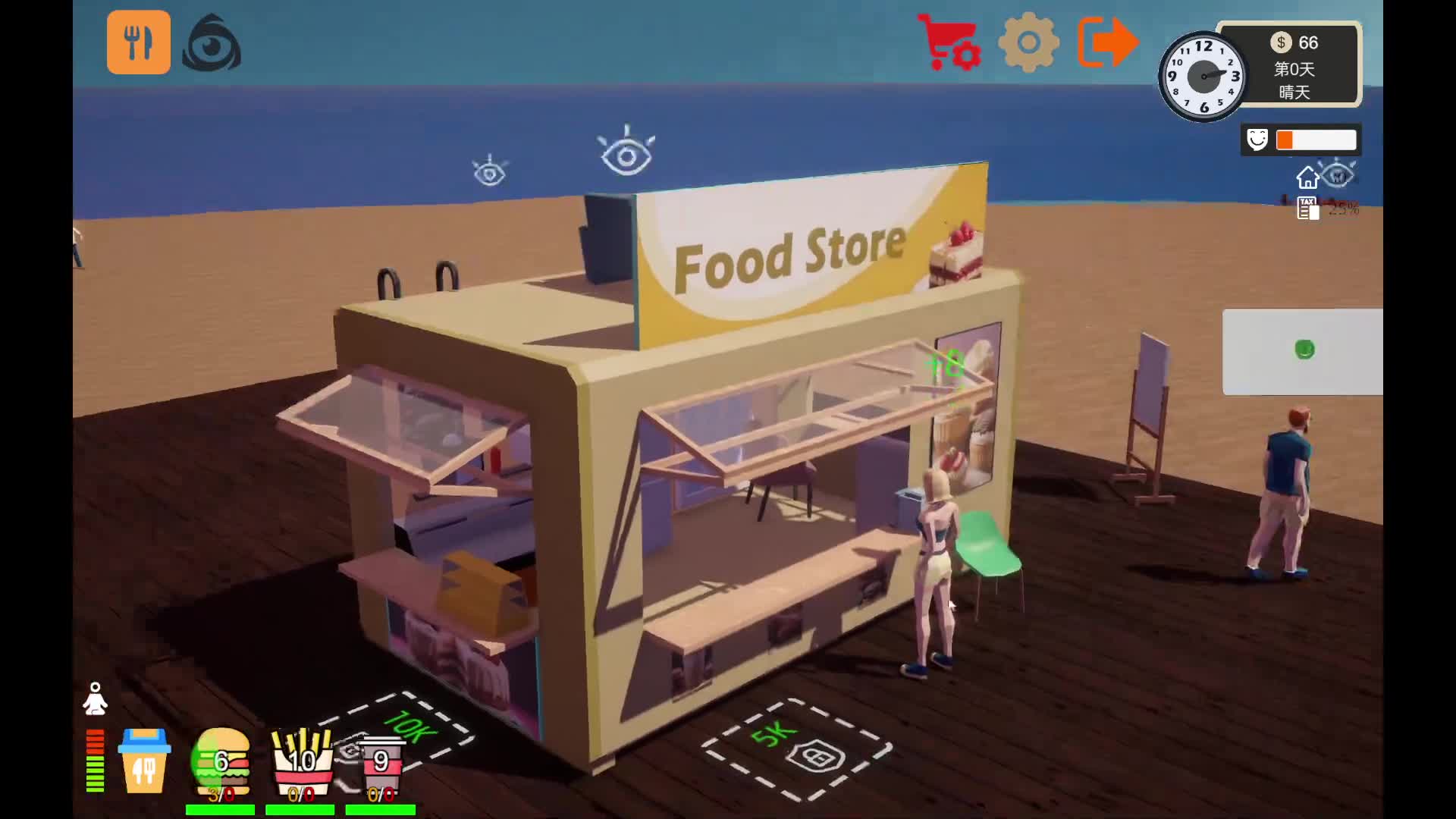
Task: Open the game settings gear
Action: pyautogui.click(x=1028, y=43)
